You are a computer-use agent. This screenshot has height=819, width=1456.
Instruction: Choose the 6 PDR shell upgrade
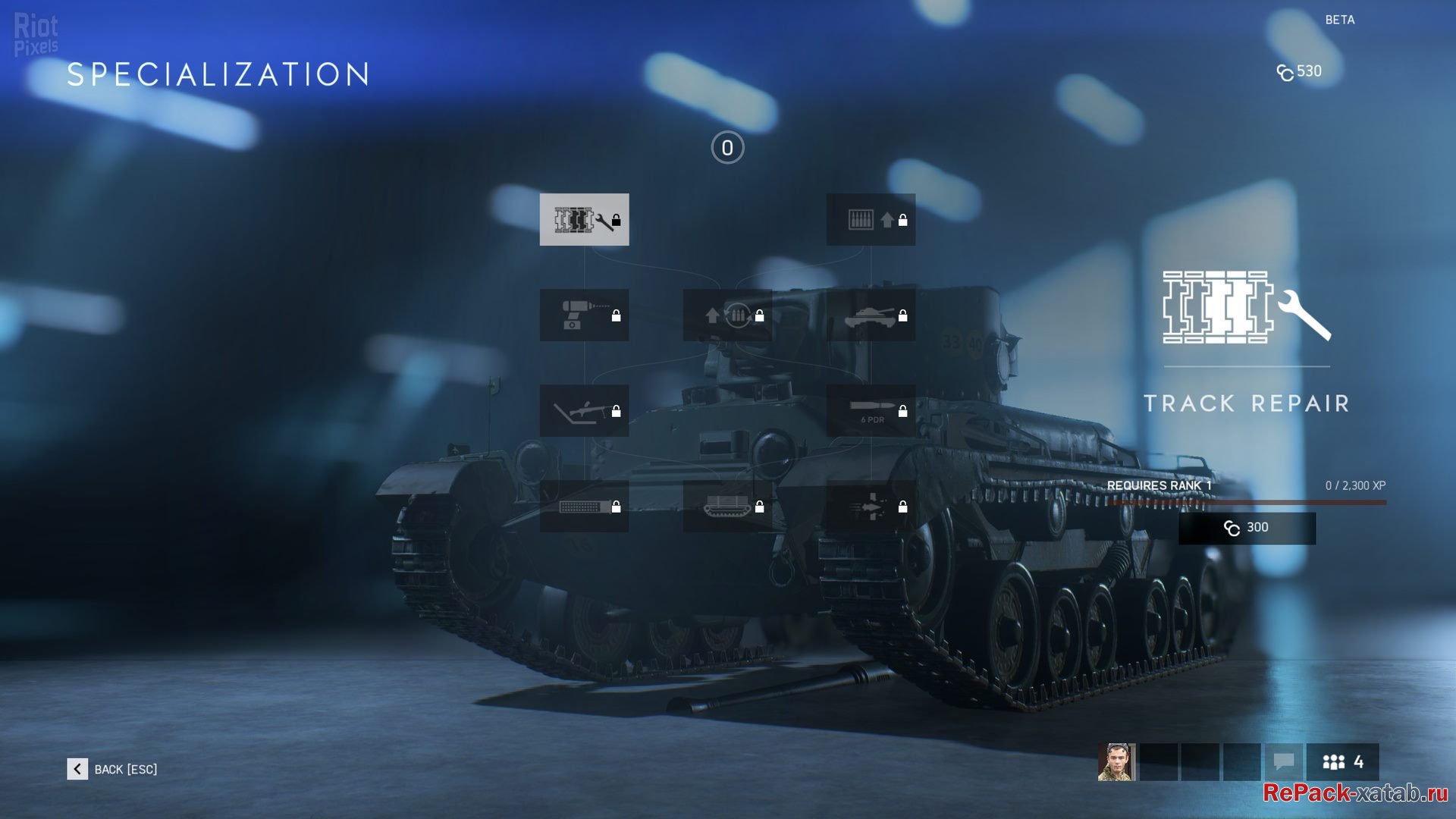click(x=871, y=410)
